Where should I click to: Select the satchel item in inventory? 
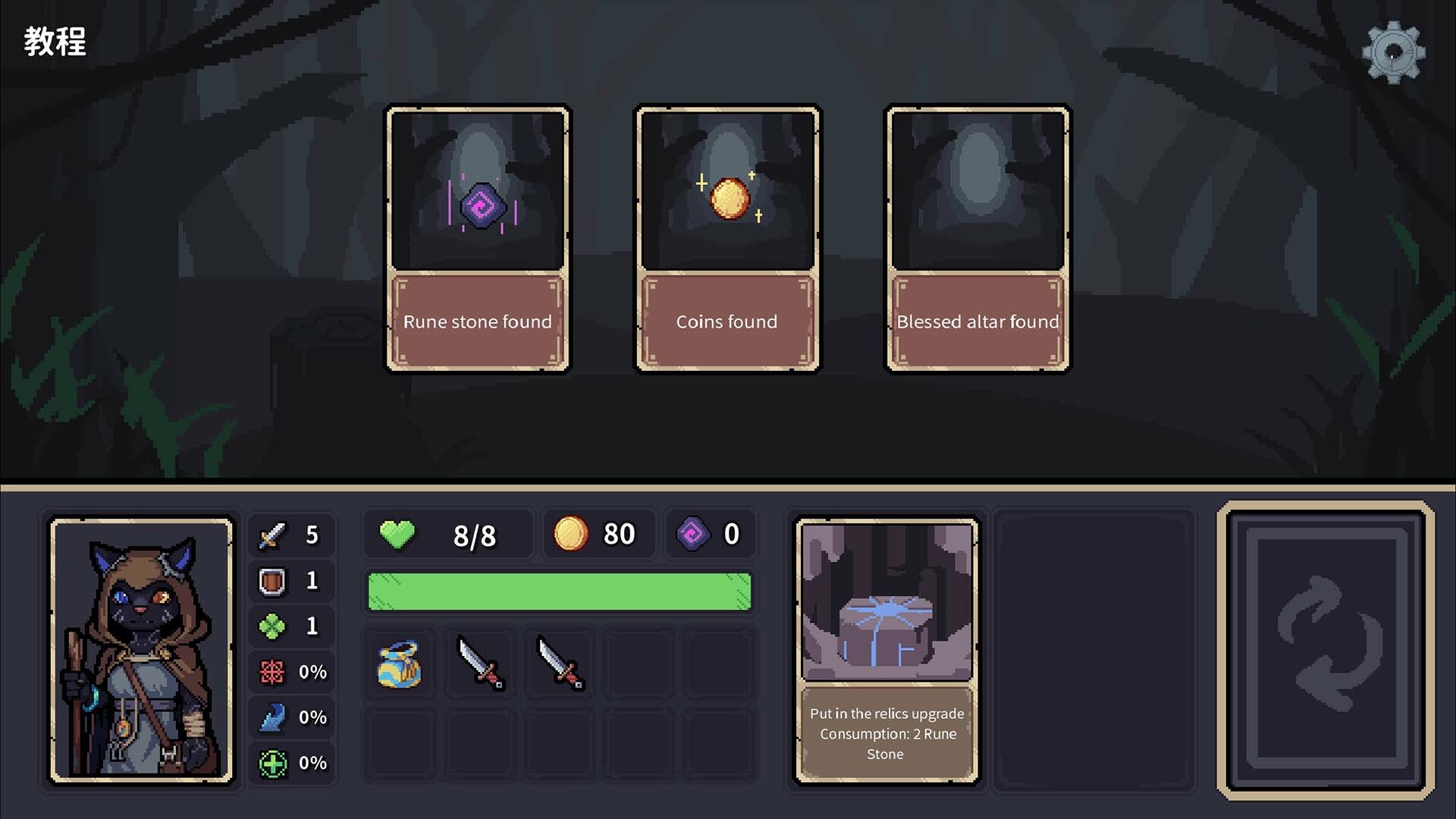coord(400,664)
